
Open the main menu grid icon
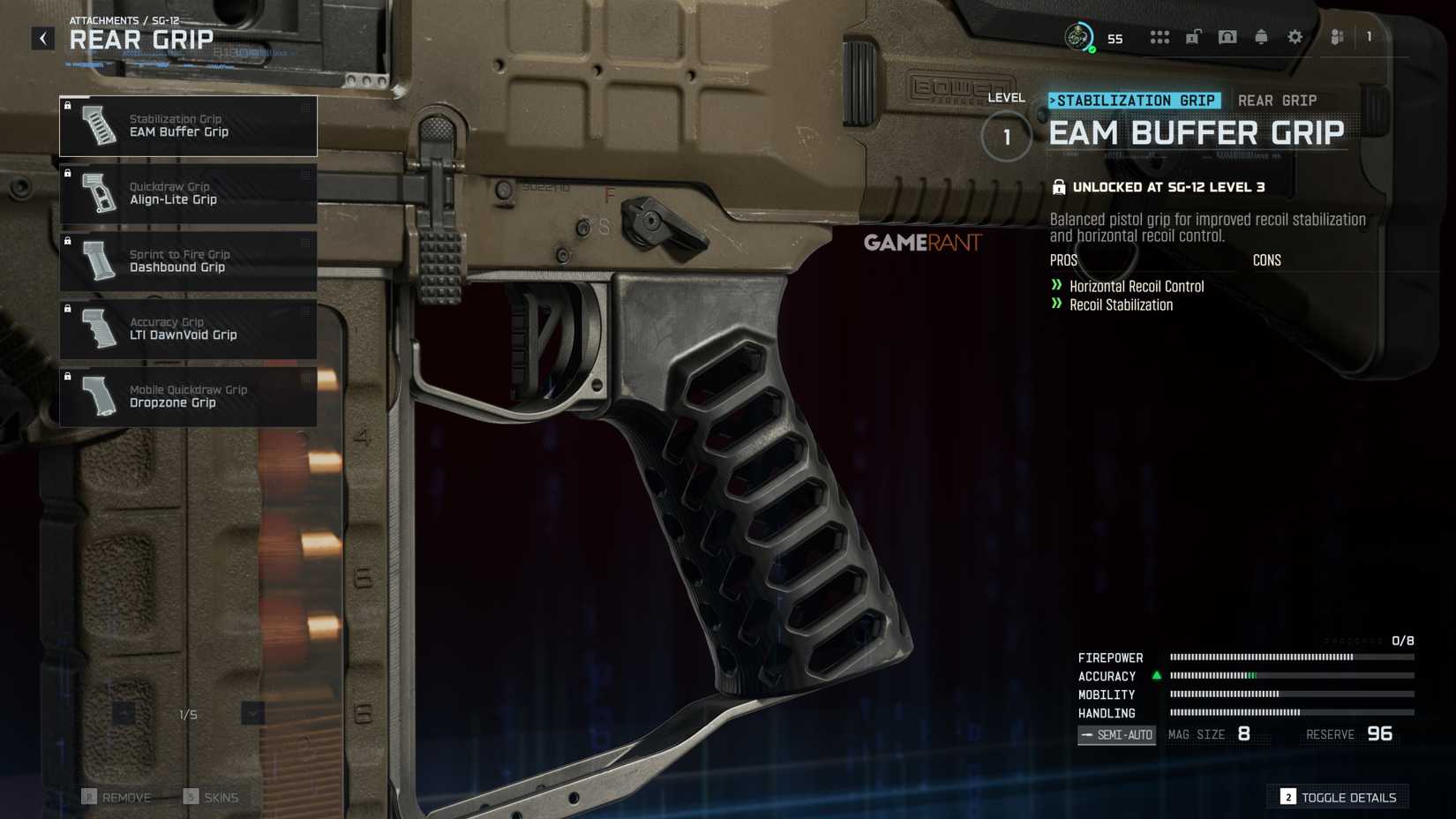coord(1160,37)
